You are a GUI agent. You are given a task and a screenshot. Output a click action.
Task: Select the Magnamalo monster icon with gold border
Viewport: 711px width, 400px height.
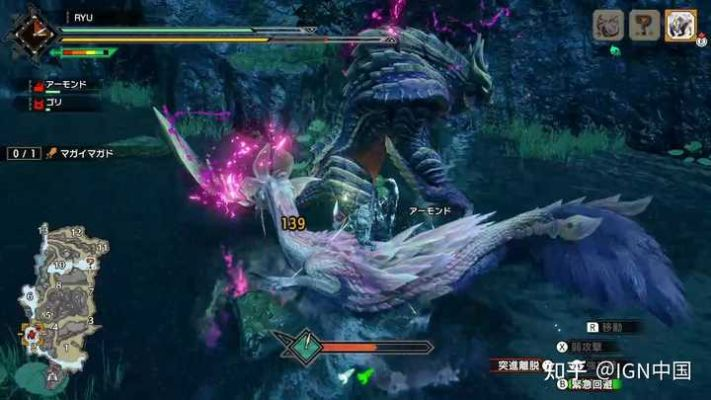pyautogui.click(x=680, y=25)
